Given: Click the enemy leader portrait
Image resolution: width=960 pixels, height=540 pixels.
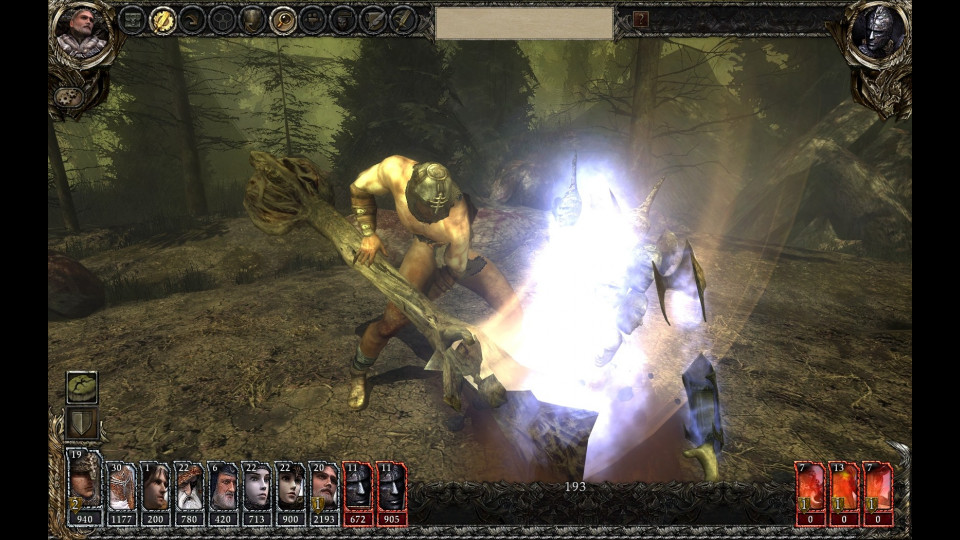Looking at the screenshot, I should click(878, 30).
